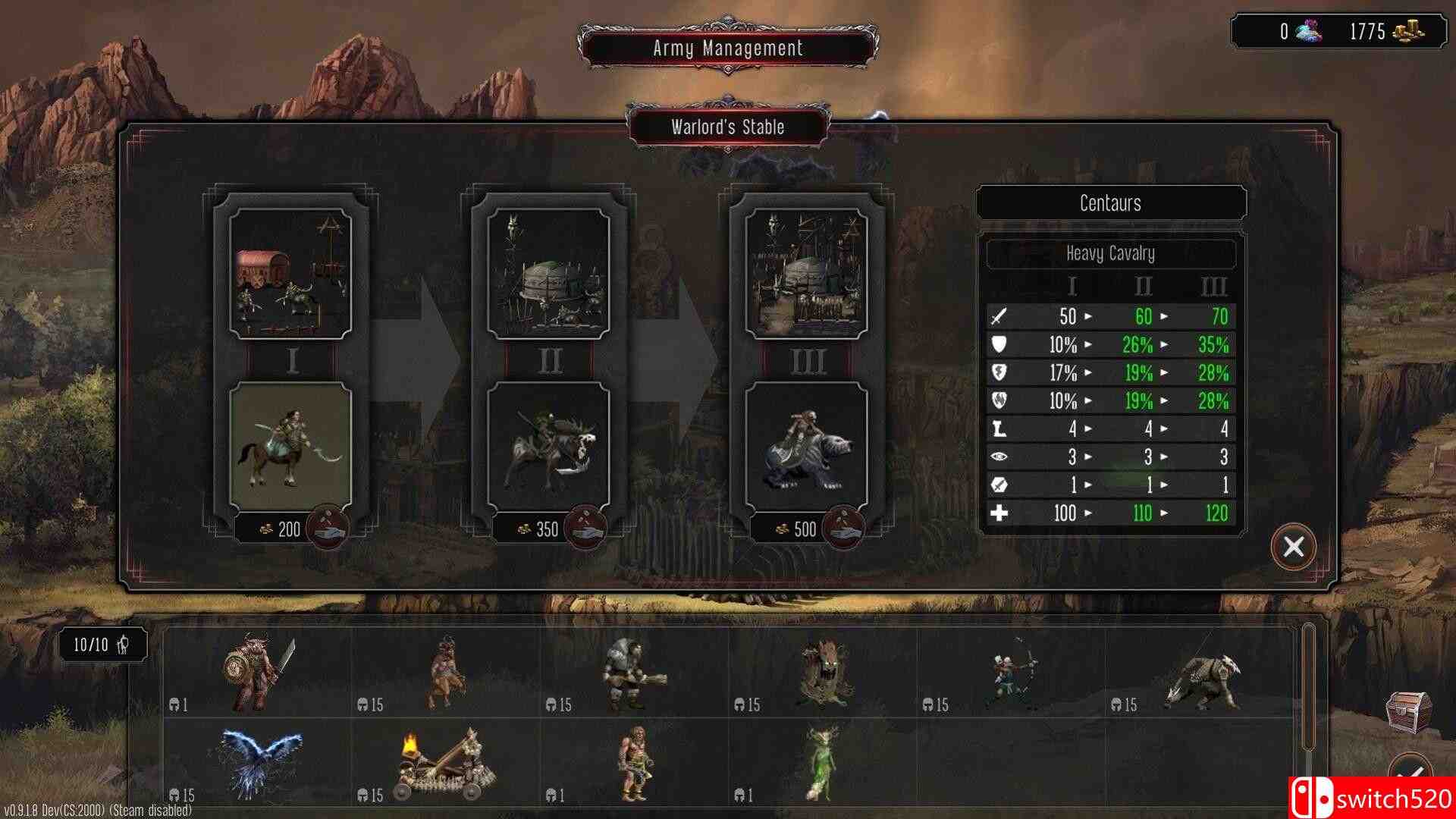View the tier I stable building image
This screenshot has width=1456, height=819.
pyautogui.click(x=291, y=273)
